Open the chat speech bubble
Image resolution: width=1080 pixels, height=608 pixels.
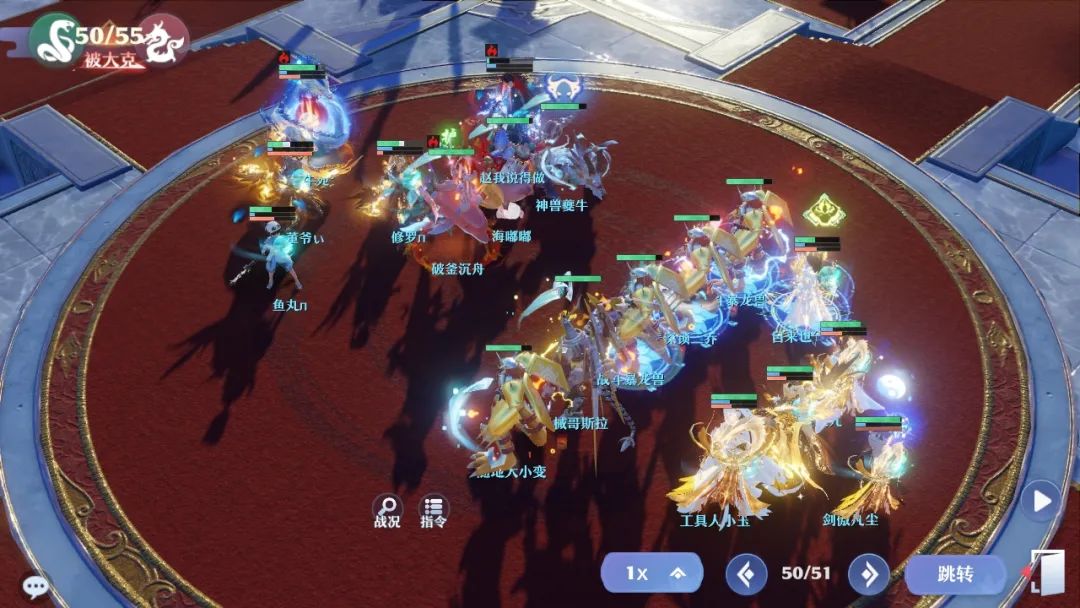click(35, 586)
